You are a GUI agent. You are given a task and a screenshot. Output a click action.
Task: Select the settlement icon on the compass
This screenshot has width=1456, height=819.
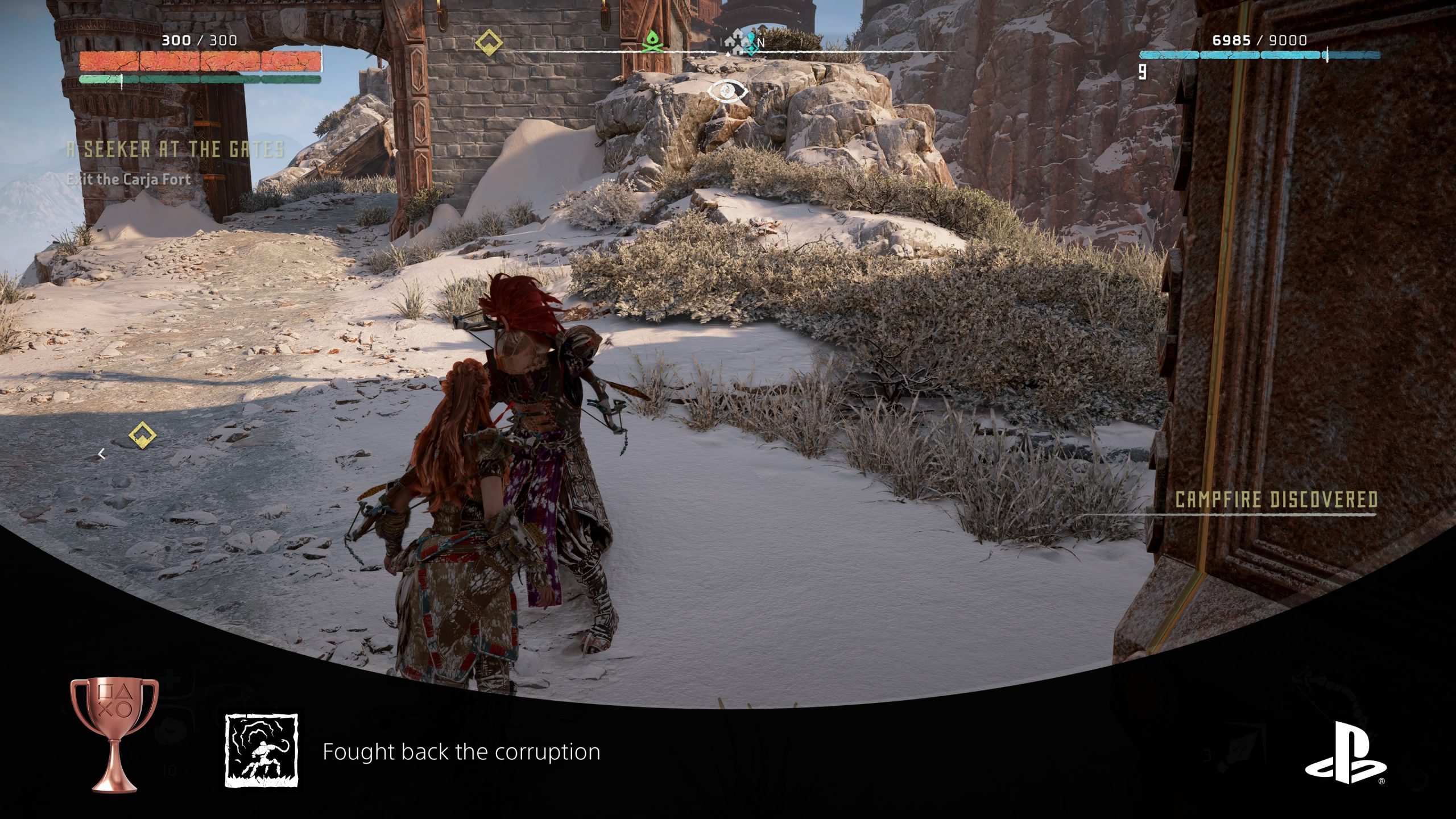tap(736, 42)
